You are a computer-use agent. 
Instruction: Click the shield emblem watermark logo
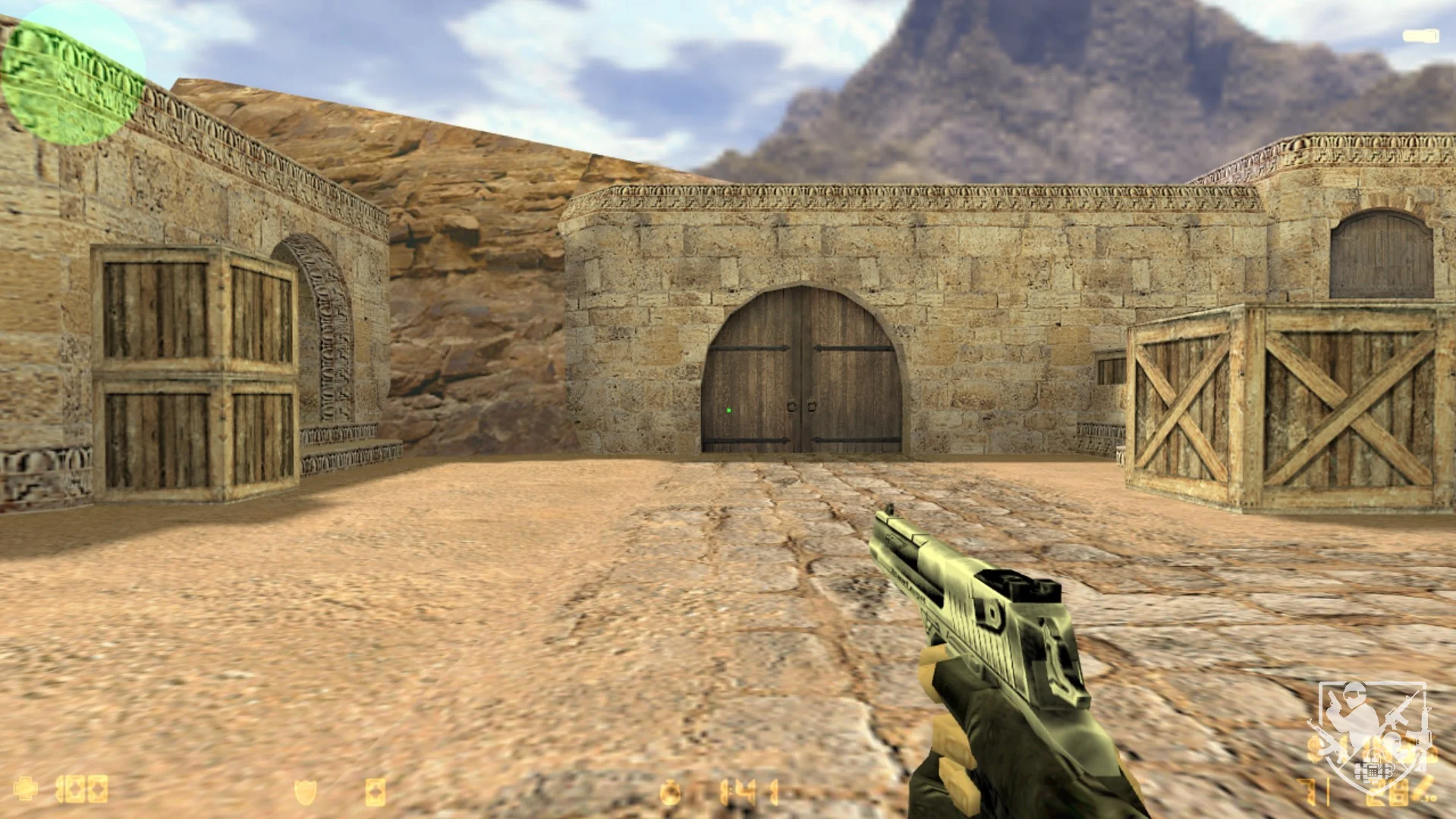coord(1372,735)
